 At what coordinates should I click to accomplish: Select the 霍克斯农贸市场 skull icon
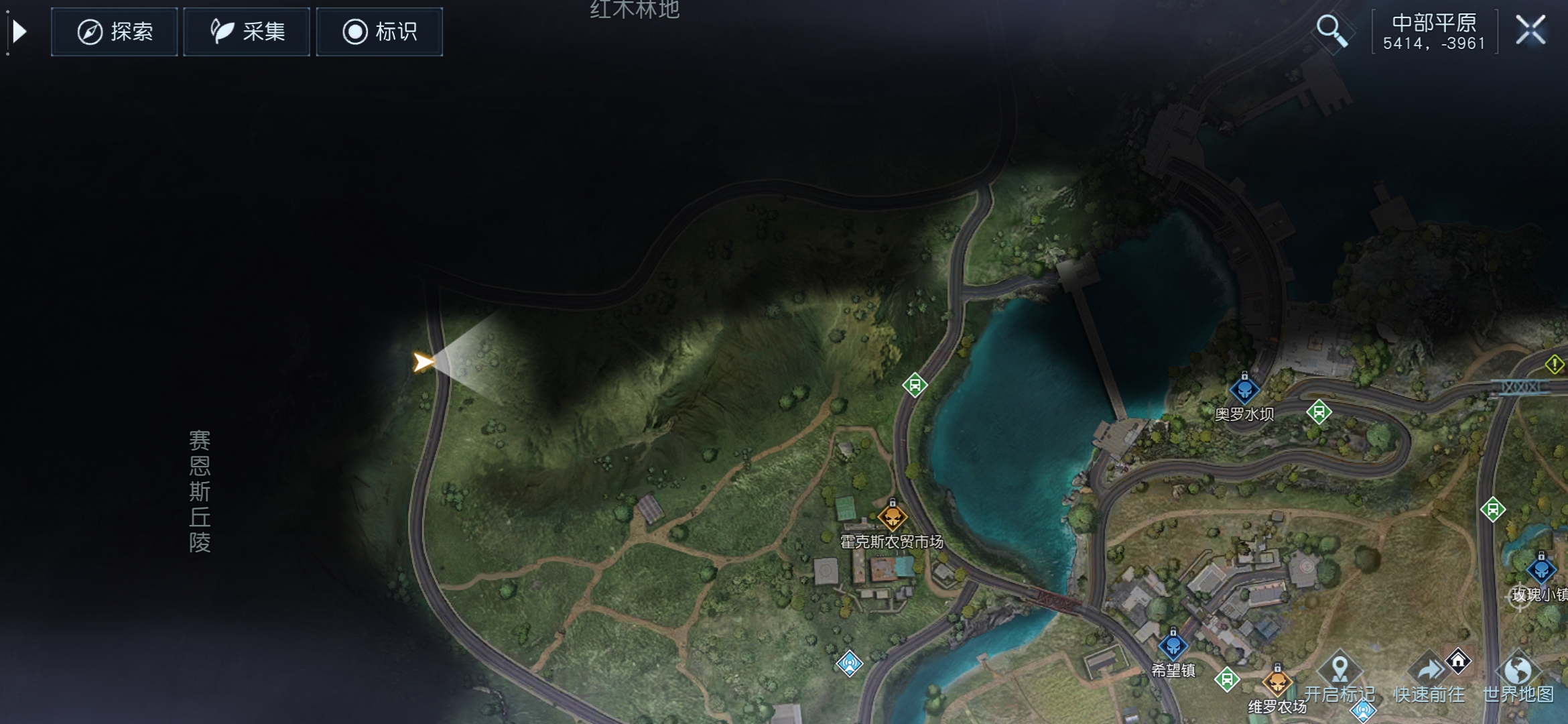(x=893, y=518)
